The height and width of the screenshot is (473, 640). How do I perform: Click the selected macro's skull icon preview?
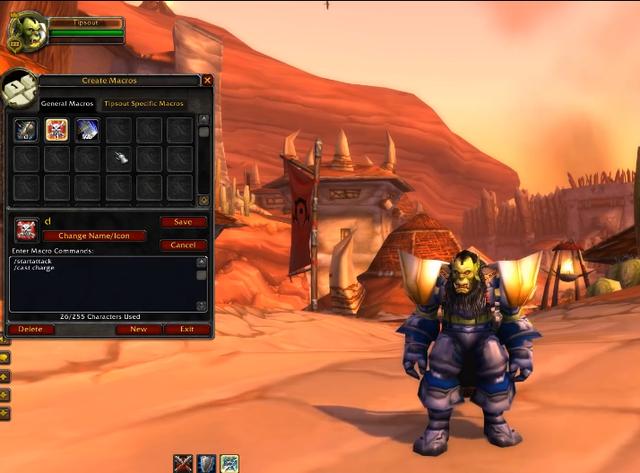click(x=27, y=228)
